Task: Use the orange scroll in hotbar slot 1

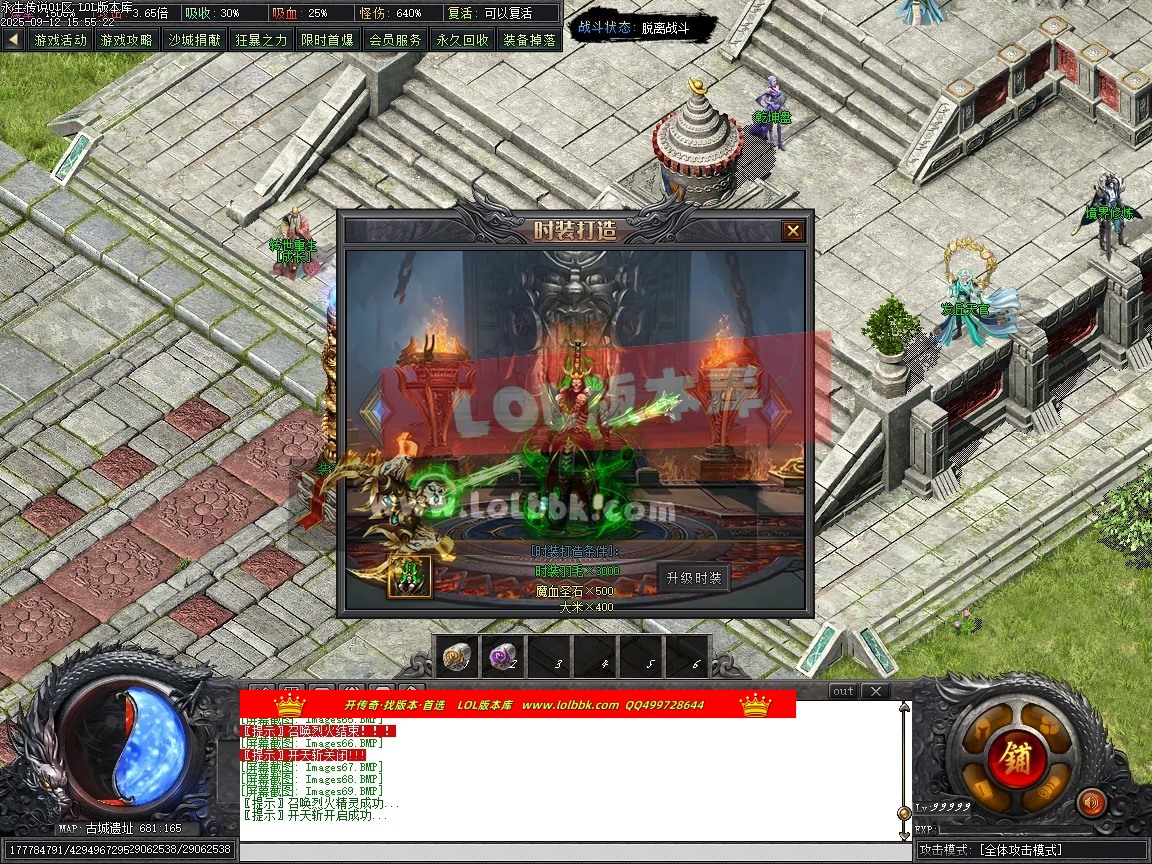Action: coord(456,656)
